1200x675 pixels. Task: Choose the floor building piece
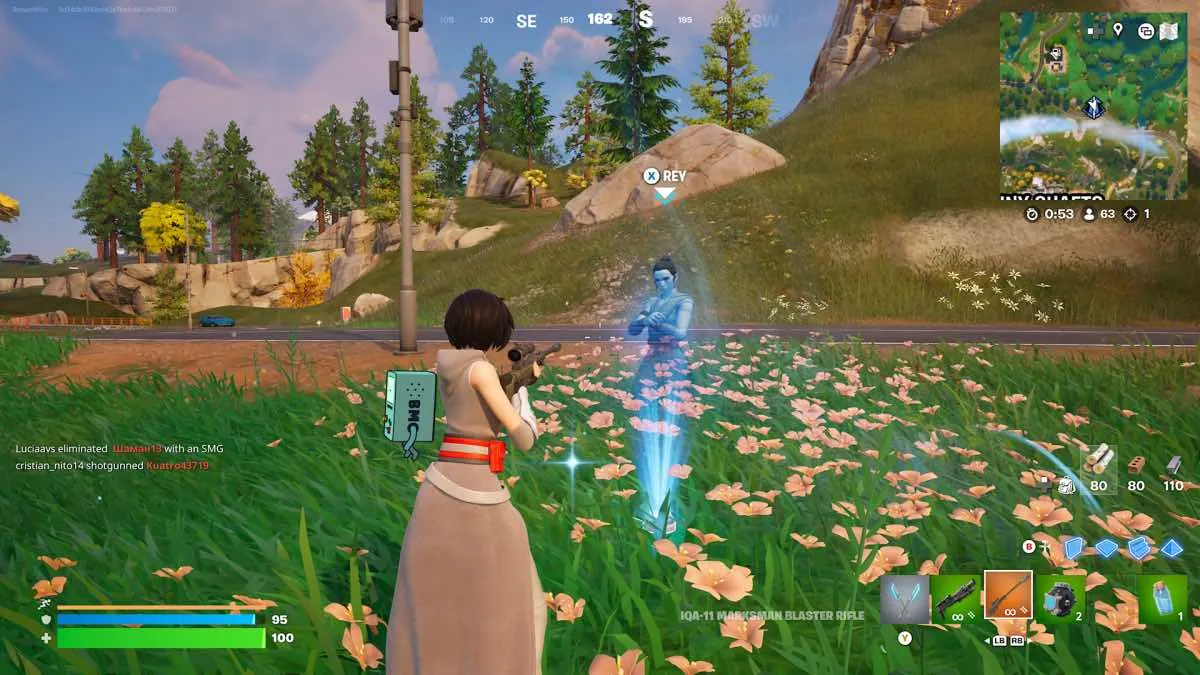[x=1106, y=548]
